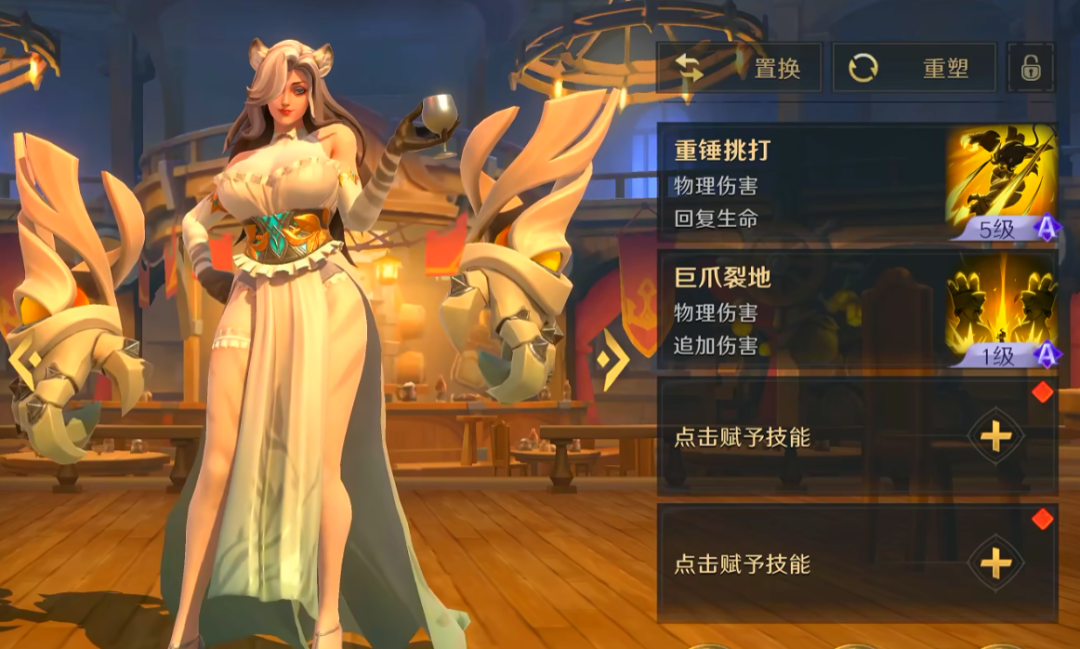This screenshot has height=649, width=1080.
Task: Select the 巨爪裂地 skill entry
Action: (x=856, y=311)
